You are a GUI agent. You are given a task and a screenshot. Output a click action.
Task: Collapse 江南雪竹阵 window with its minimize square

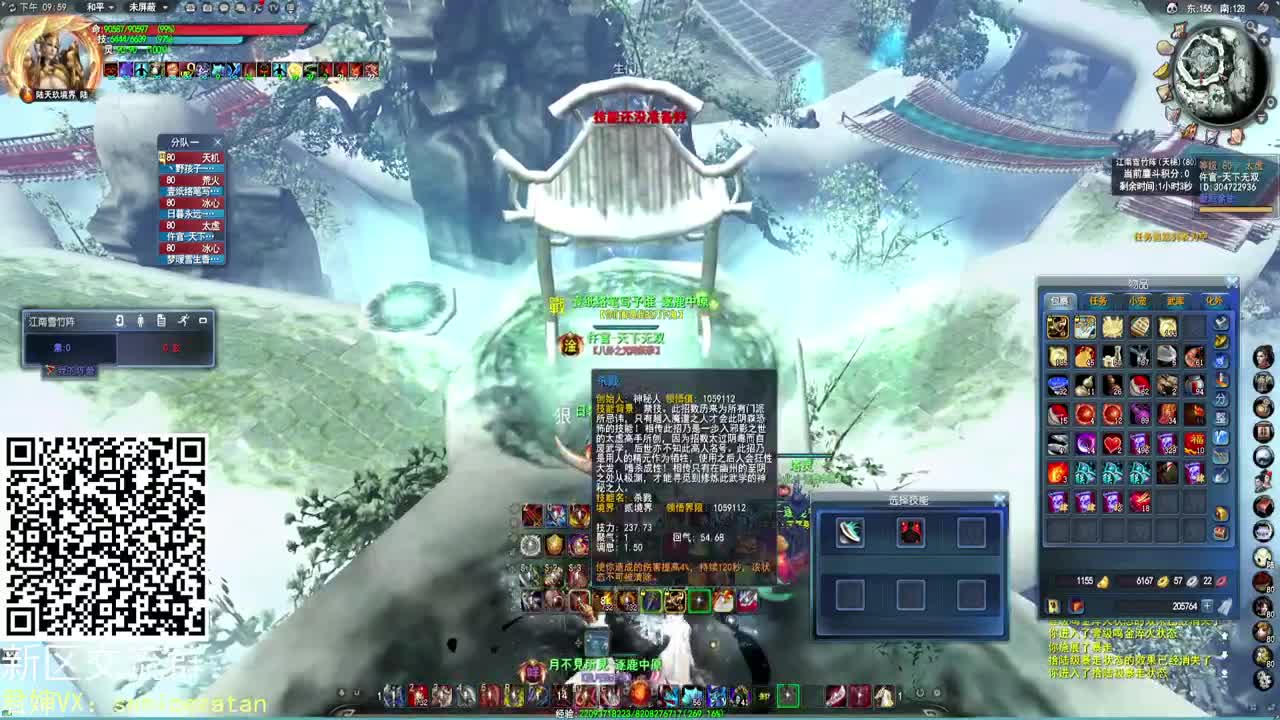click(x=203, y=320)
